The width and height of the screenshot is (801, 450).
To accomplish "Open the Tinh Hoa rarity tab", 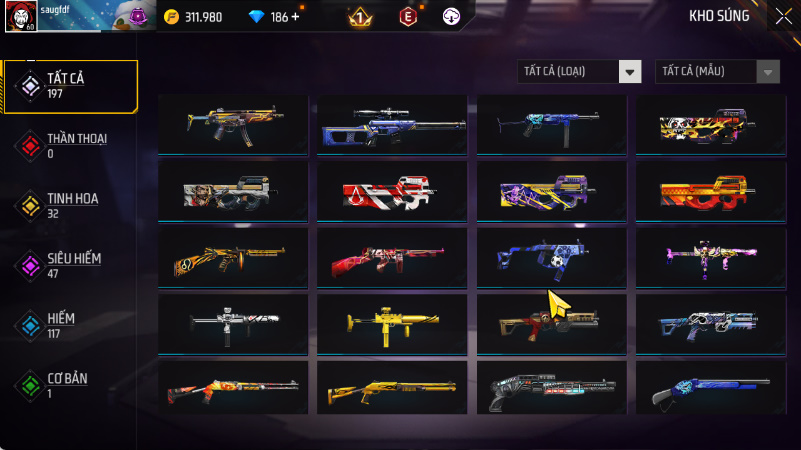I will click(70, 206).
